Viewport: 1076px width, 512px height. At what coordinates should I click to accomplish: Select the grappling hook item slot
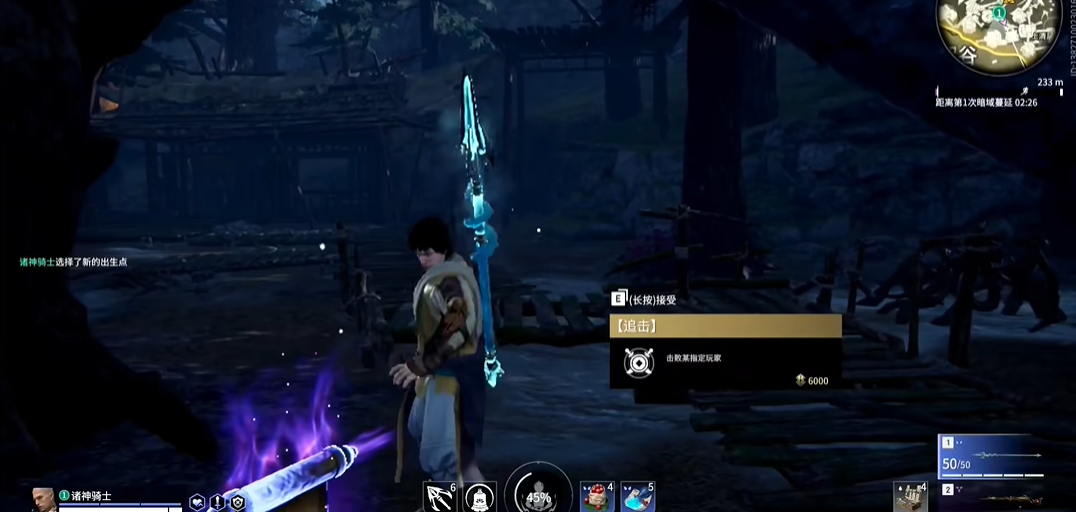click(440, 496)
